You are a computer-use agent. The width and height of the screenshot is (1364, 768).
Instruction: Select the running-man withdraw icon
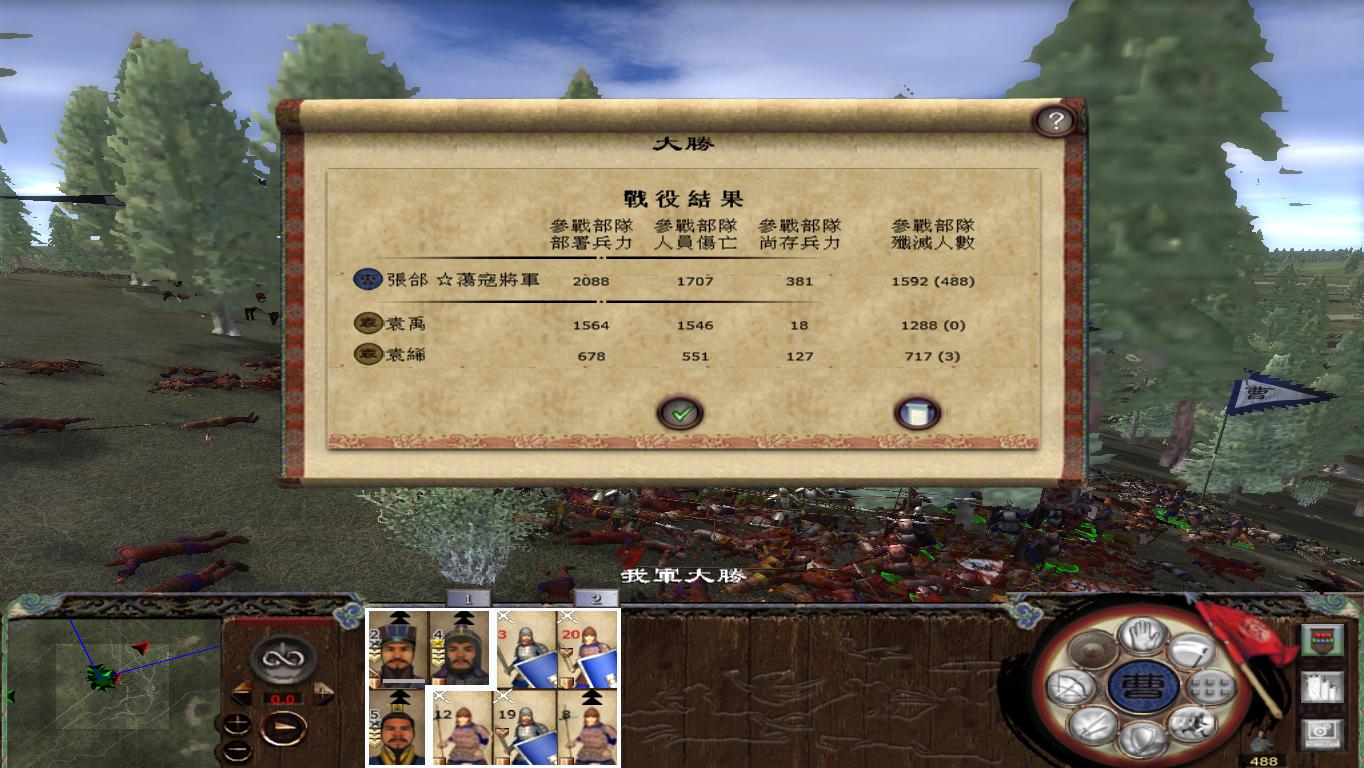pos(1193,726)
